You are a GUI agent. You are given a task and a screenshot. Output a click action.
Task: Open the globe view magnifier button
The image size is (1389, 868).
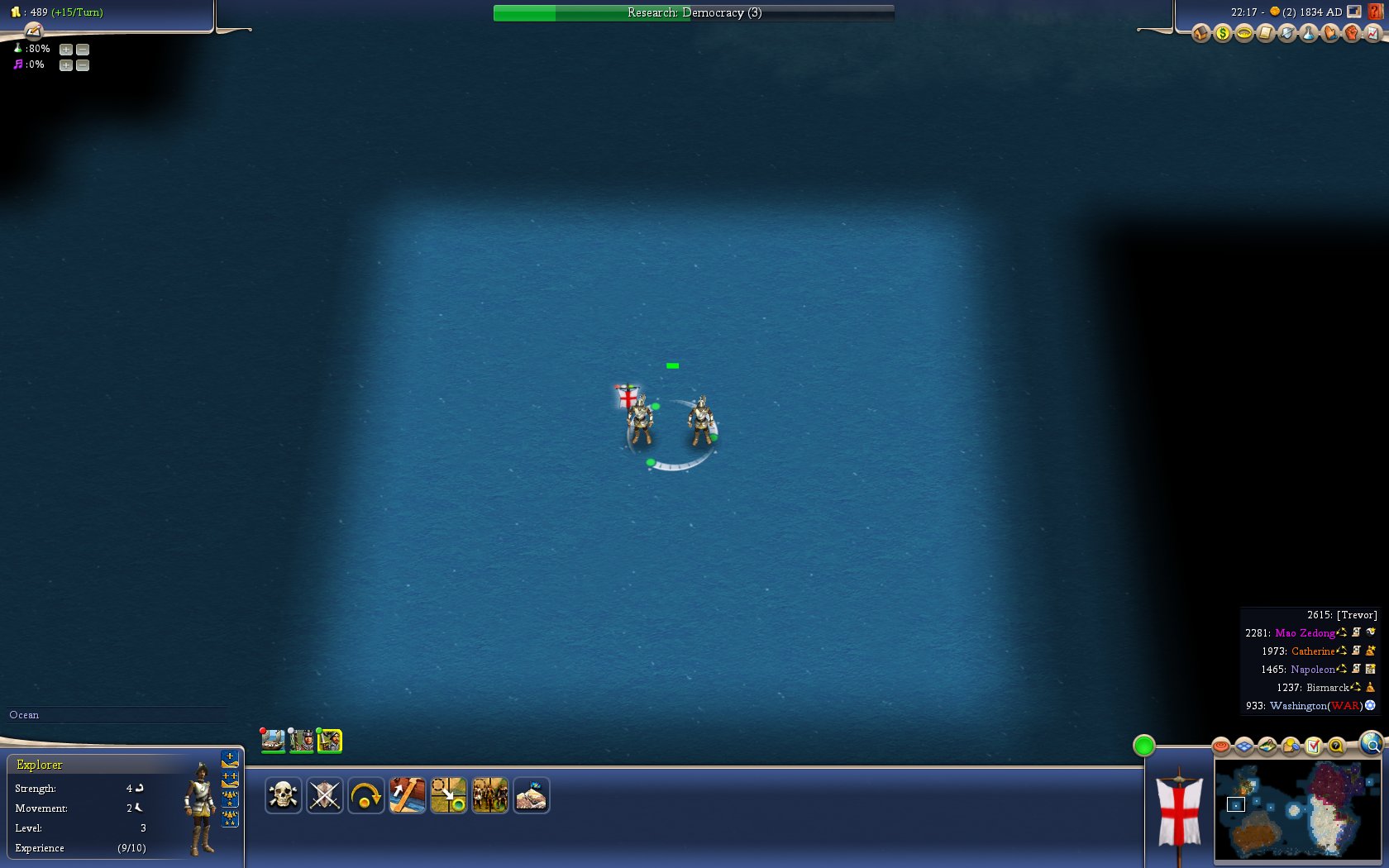(x=1372, y=744)
